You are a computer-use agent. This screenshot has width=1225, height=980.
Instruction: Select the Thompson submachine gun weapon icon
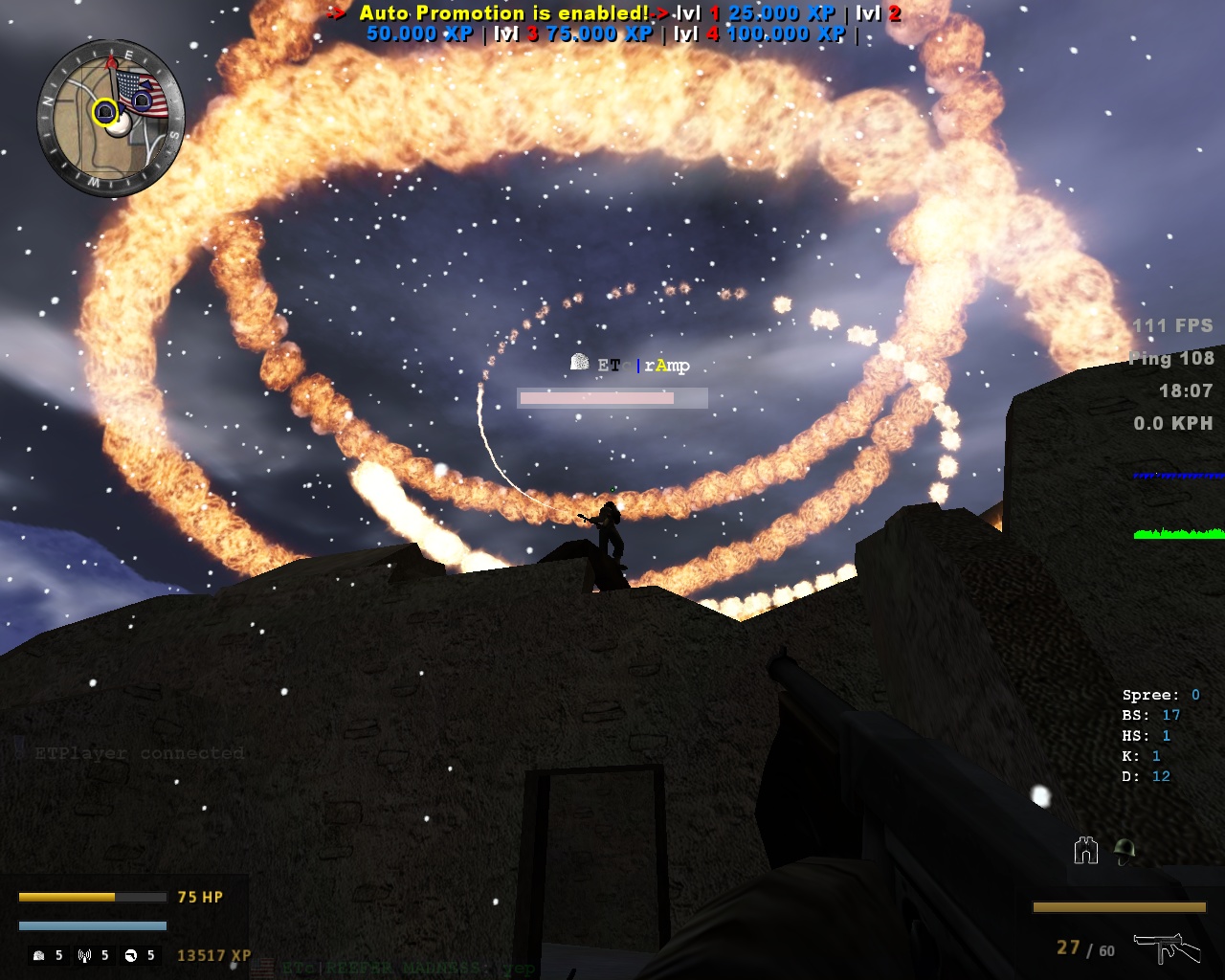point(1166,947)
